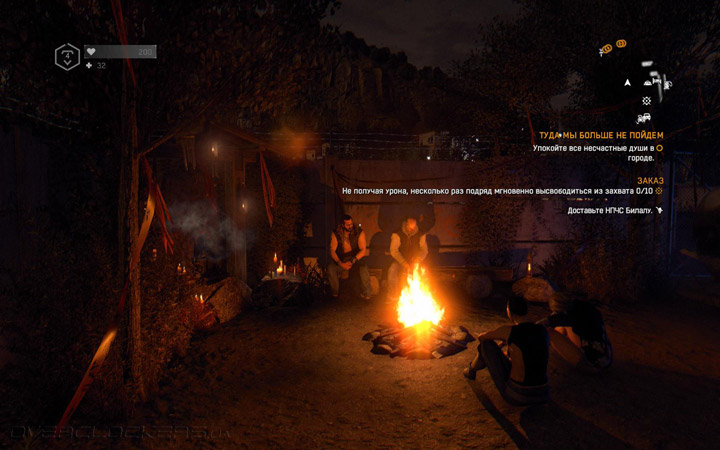The width and height of the screenshot is (720, 450).
Task: Click the hexagonal rank badge icon
Action: point(67,57)
